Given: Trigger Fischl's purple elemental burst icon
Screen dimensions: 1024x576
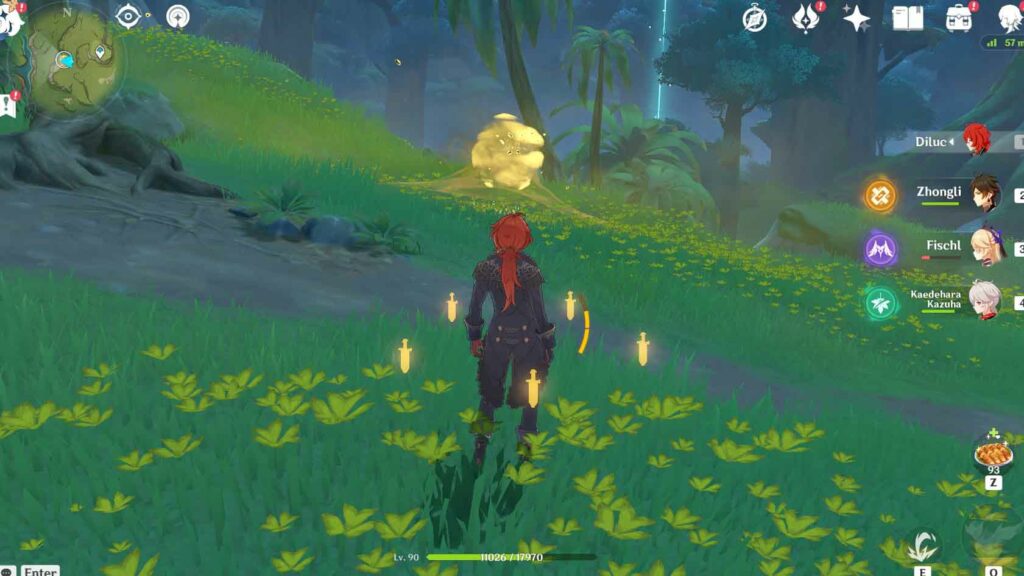Looking at the screenshot, I should (881, 248).
